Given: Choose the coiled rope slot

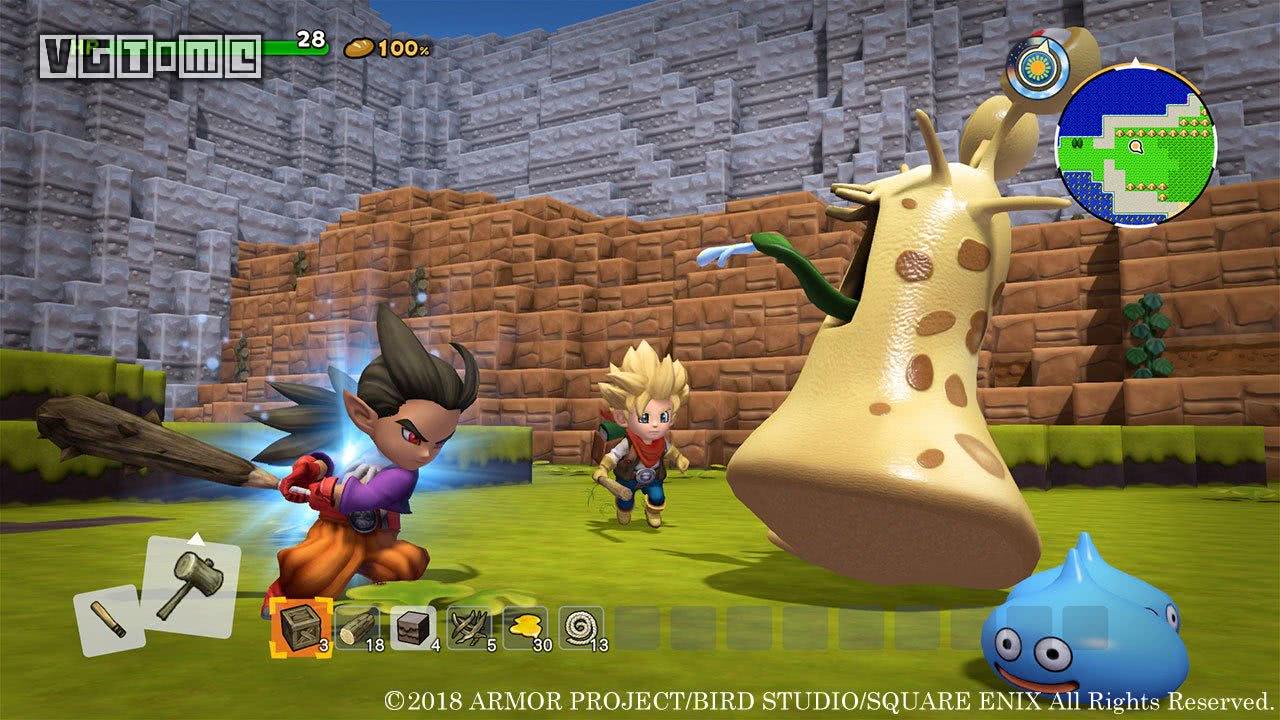Looking at the screenshot, I should pyautogui.click(x=581, y=629).
